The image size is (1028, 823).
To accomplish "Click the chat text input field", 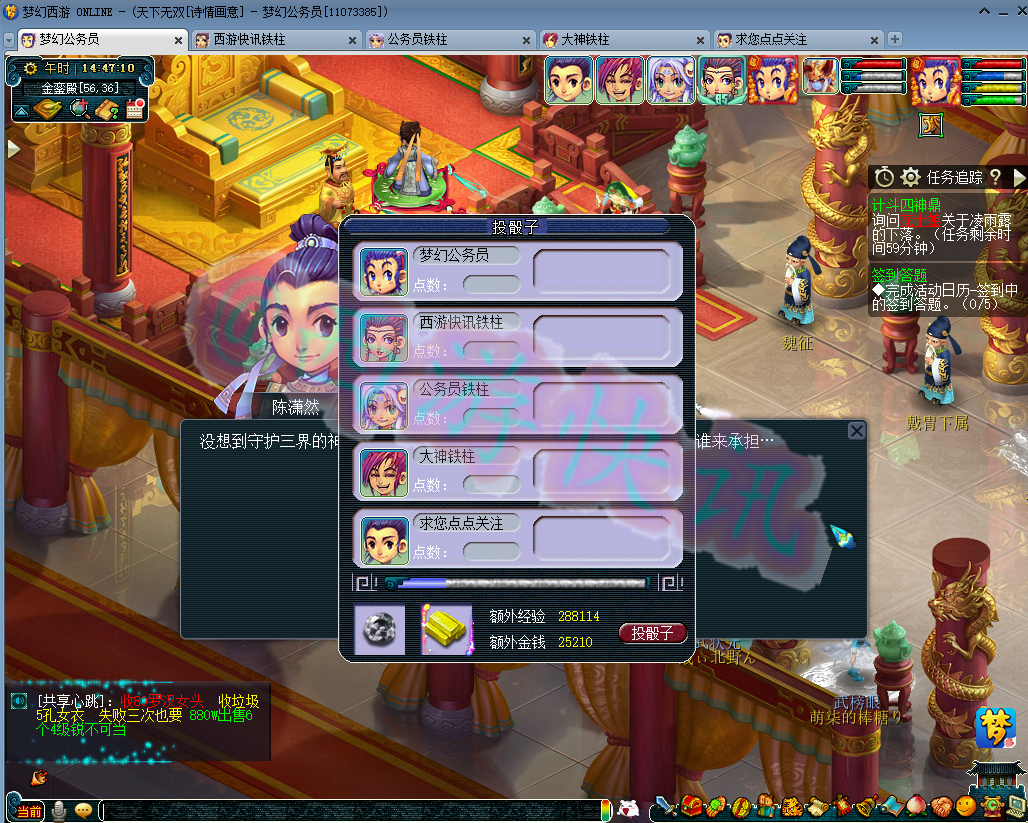I will coord(350,810).
